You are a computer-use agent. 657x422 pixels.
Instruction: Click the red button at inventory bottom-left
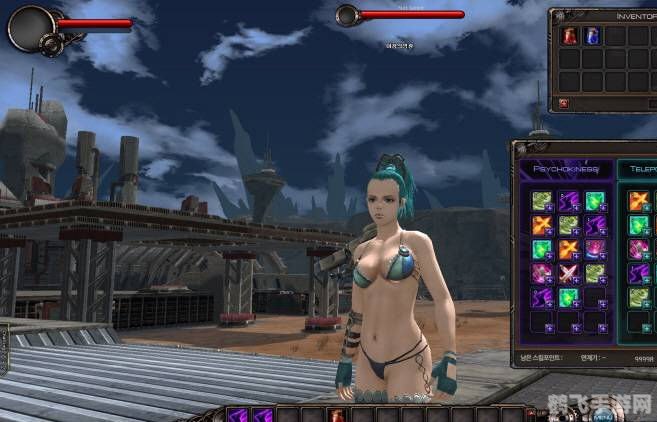tap(564, 102)
